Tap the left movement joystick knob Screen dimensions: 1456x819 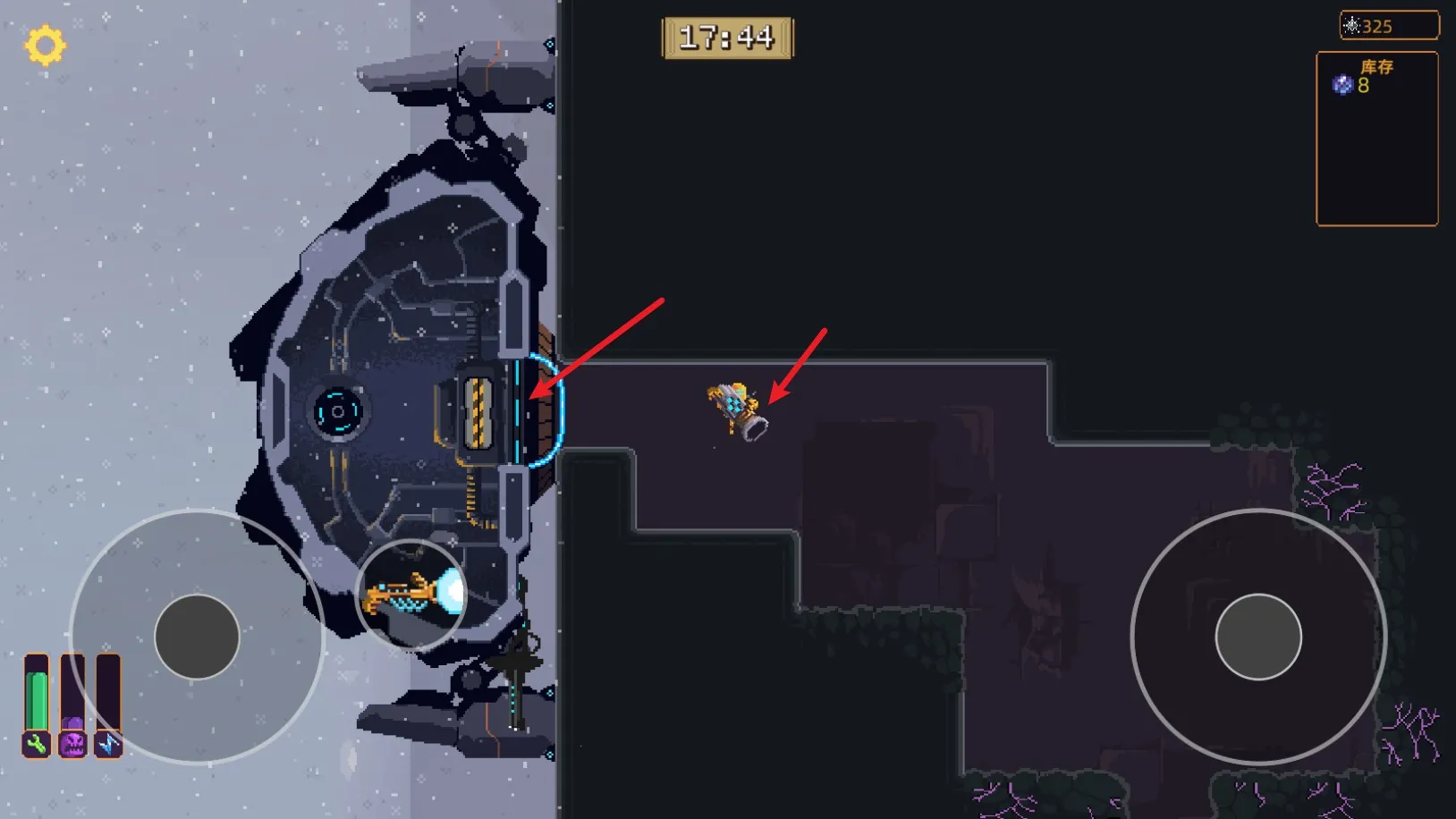point(197,637)
